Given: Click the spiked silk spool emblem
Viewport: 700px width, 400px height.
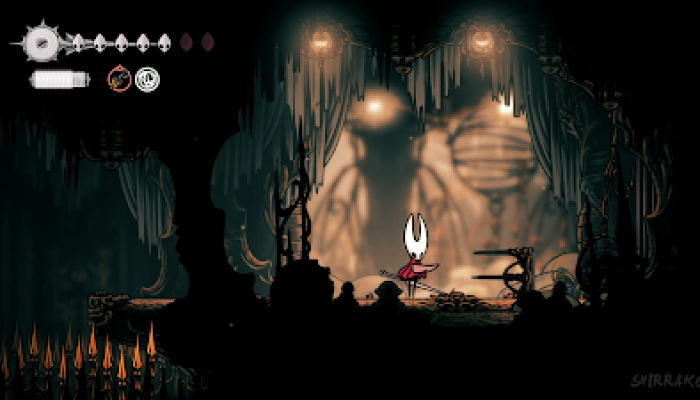Looking at the screenshot, I should (42, 42).
